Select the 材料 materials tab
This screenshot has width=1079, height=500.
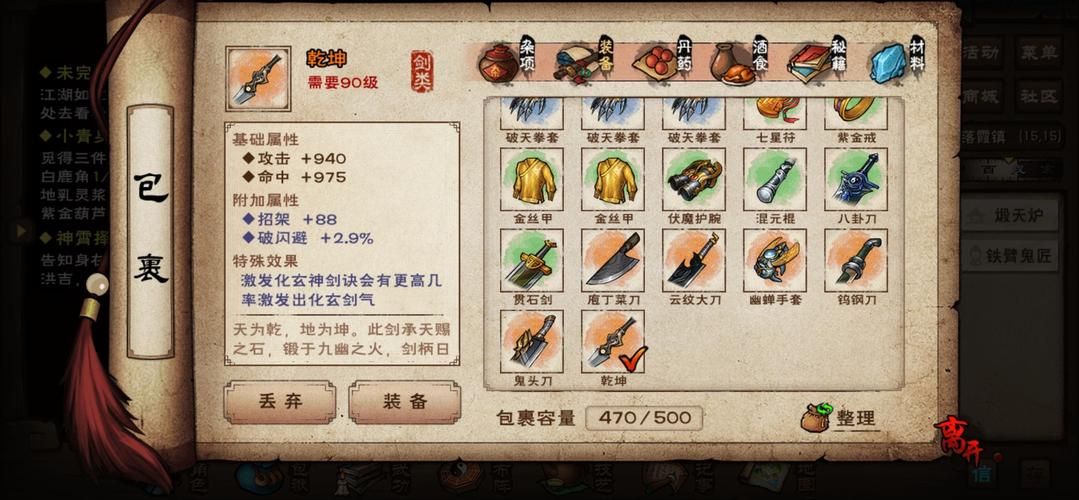pos(896,61)
